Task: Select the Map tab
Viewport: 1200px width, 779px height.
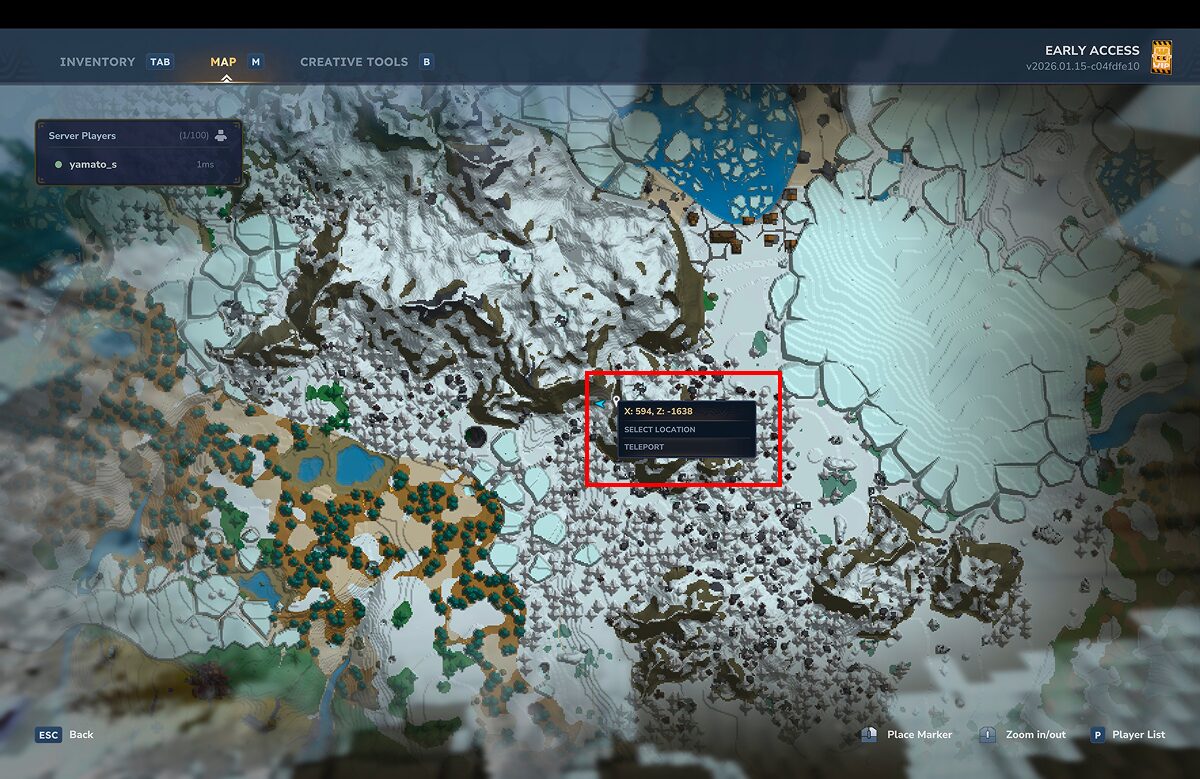Action: [223, 62]
